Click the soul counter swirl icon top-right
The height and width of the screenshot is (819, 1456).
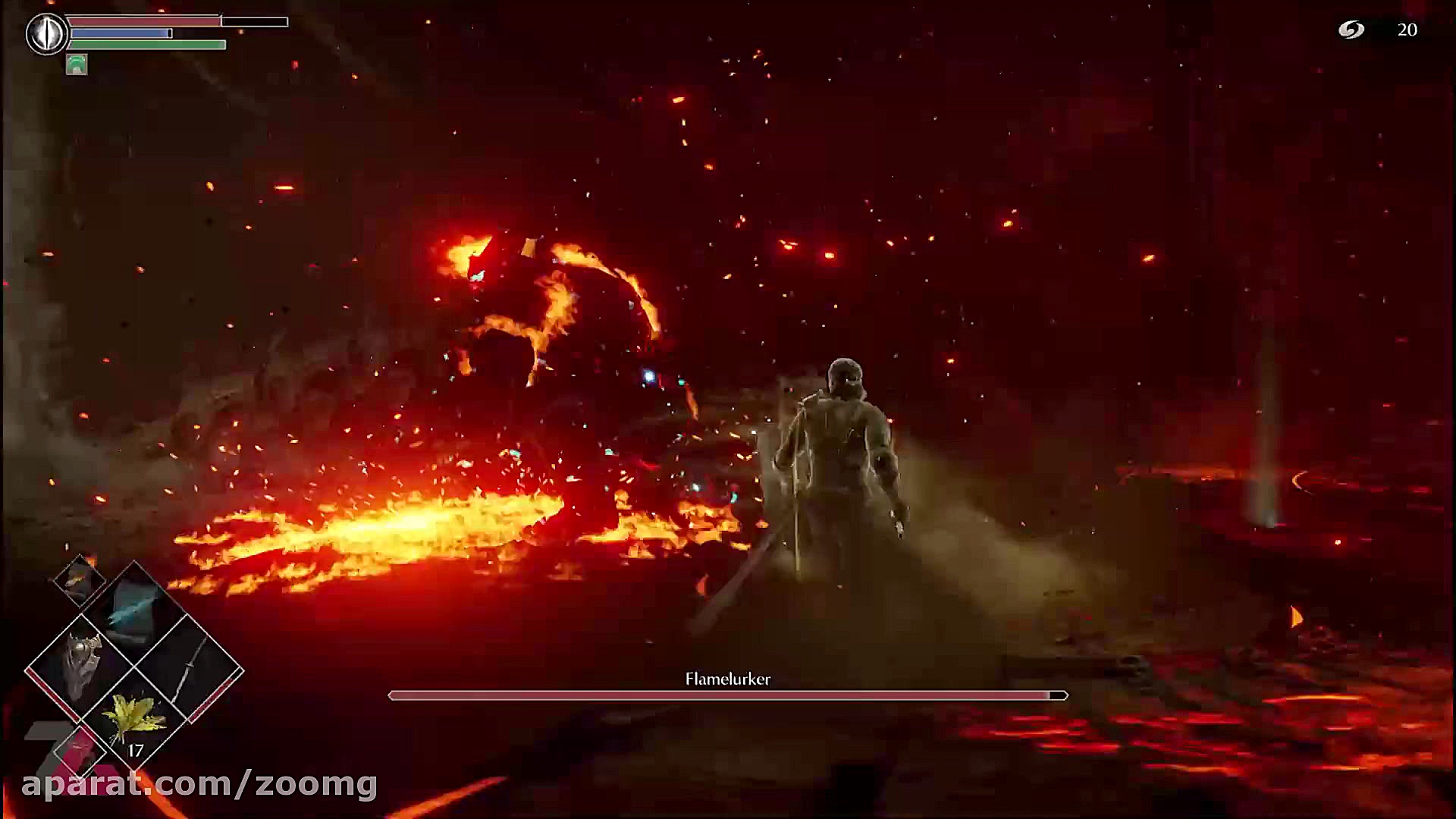point(1353,30)
